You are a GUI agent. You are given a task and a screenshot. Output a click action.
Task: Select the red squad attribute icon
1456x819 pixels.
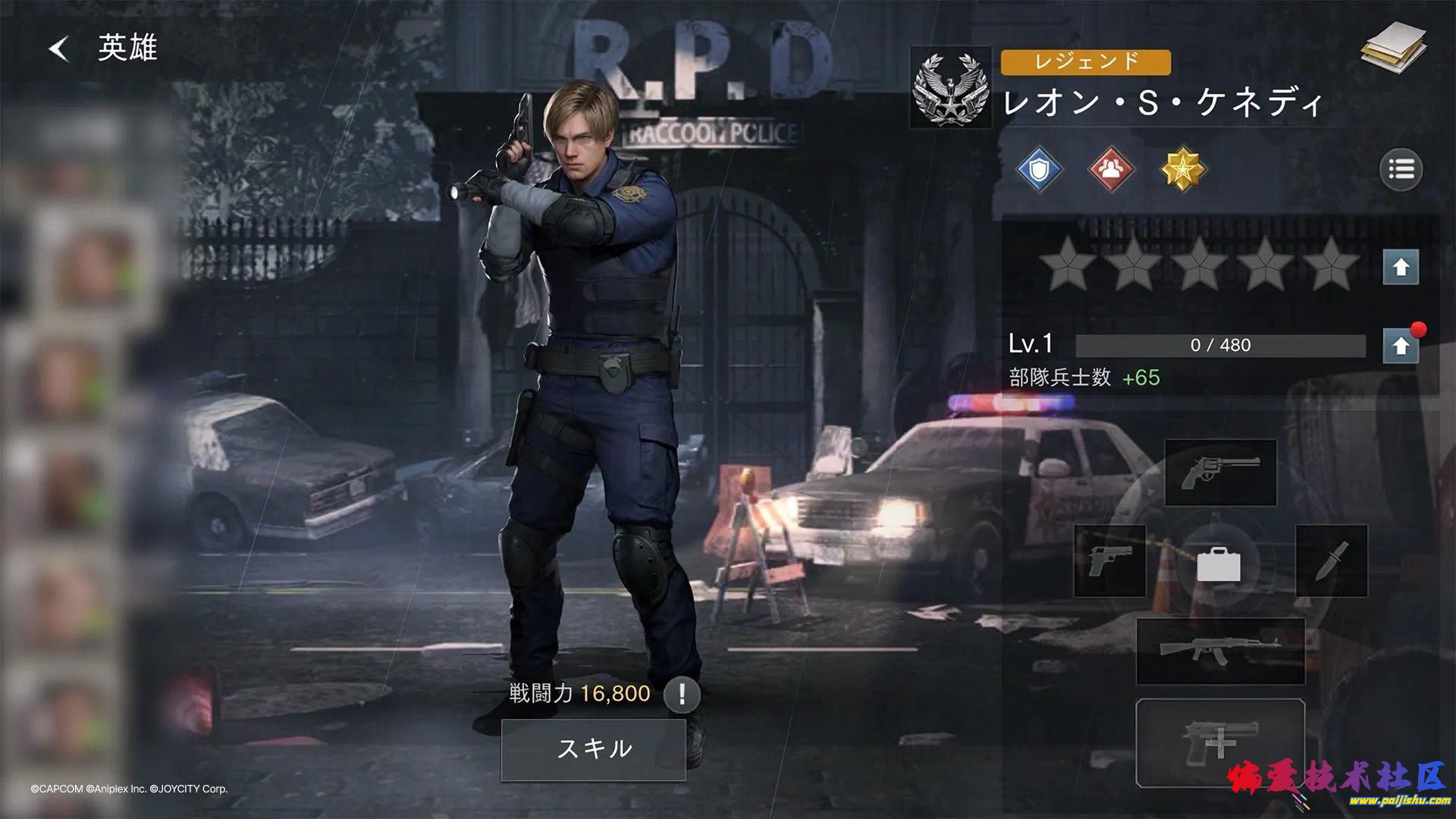[1111, 169]
